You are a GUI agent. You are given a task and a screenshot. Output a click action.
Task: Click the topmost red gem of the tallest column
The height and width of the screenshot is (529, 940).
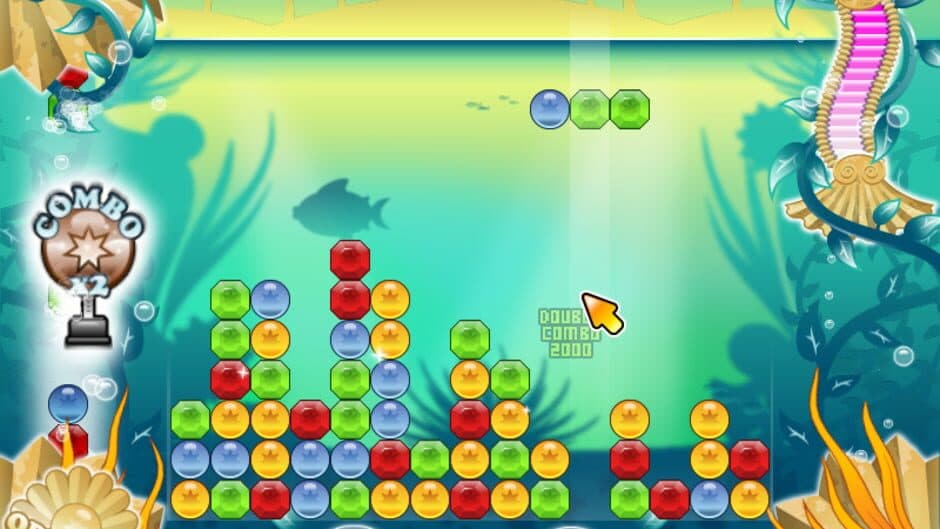(350, 260)
